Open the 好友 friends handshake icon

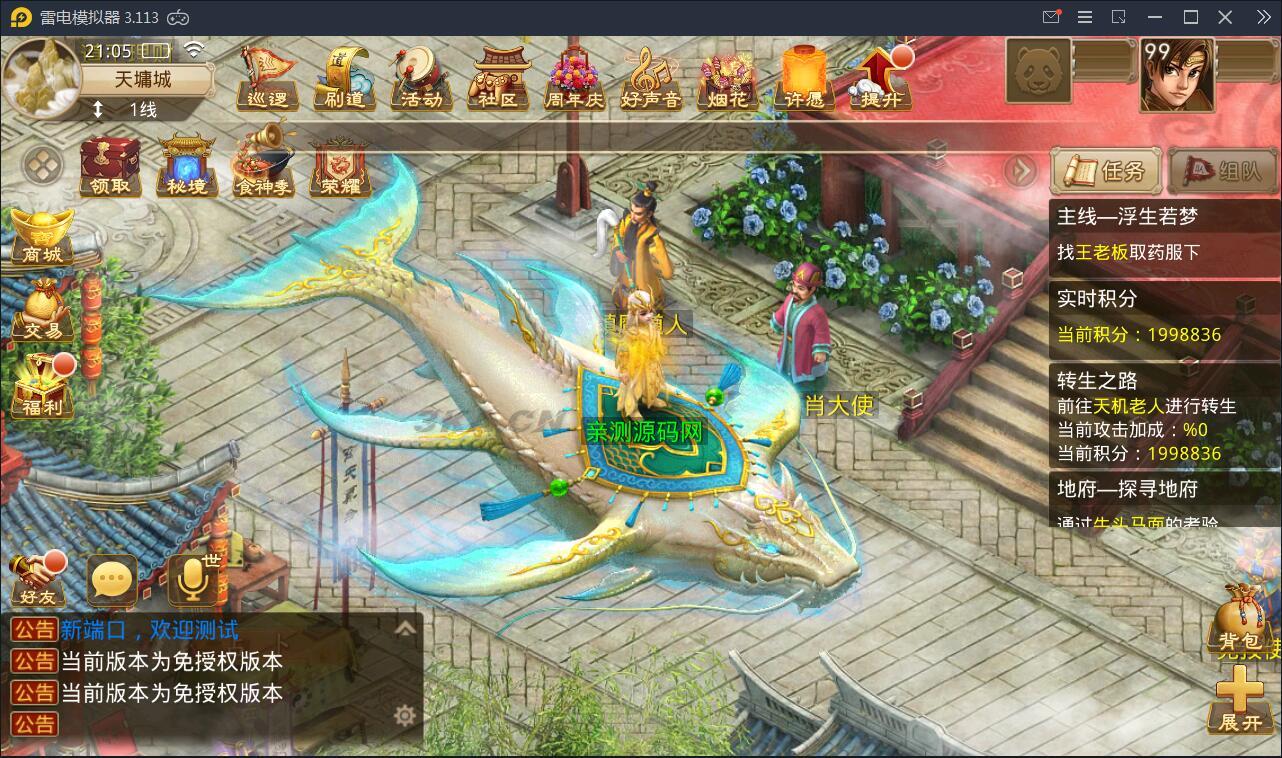click(x=37, y=580)
